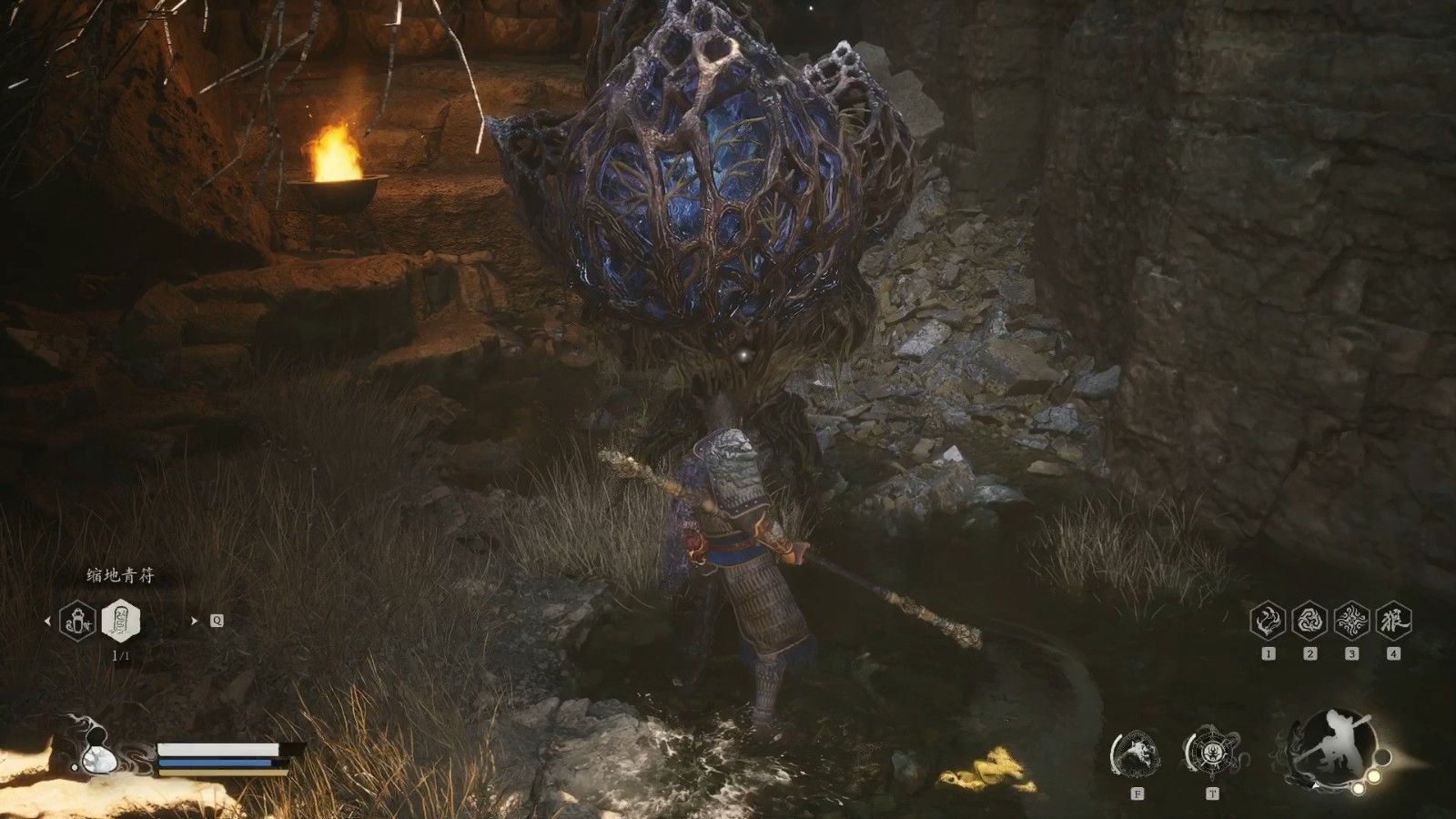Cast the swirling cloud spell in slot 2
The image size is (1456, 819).
click(1310, 620)
